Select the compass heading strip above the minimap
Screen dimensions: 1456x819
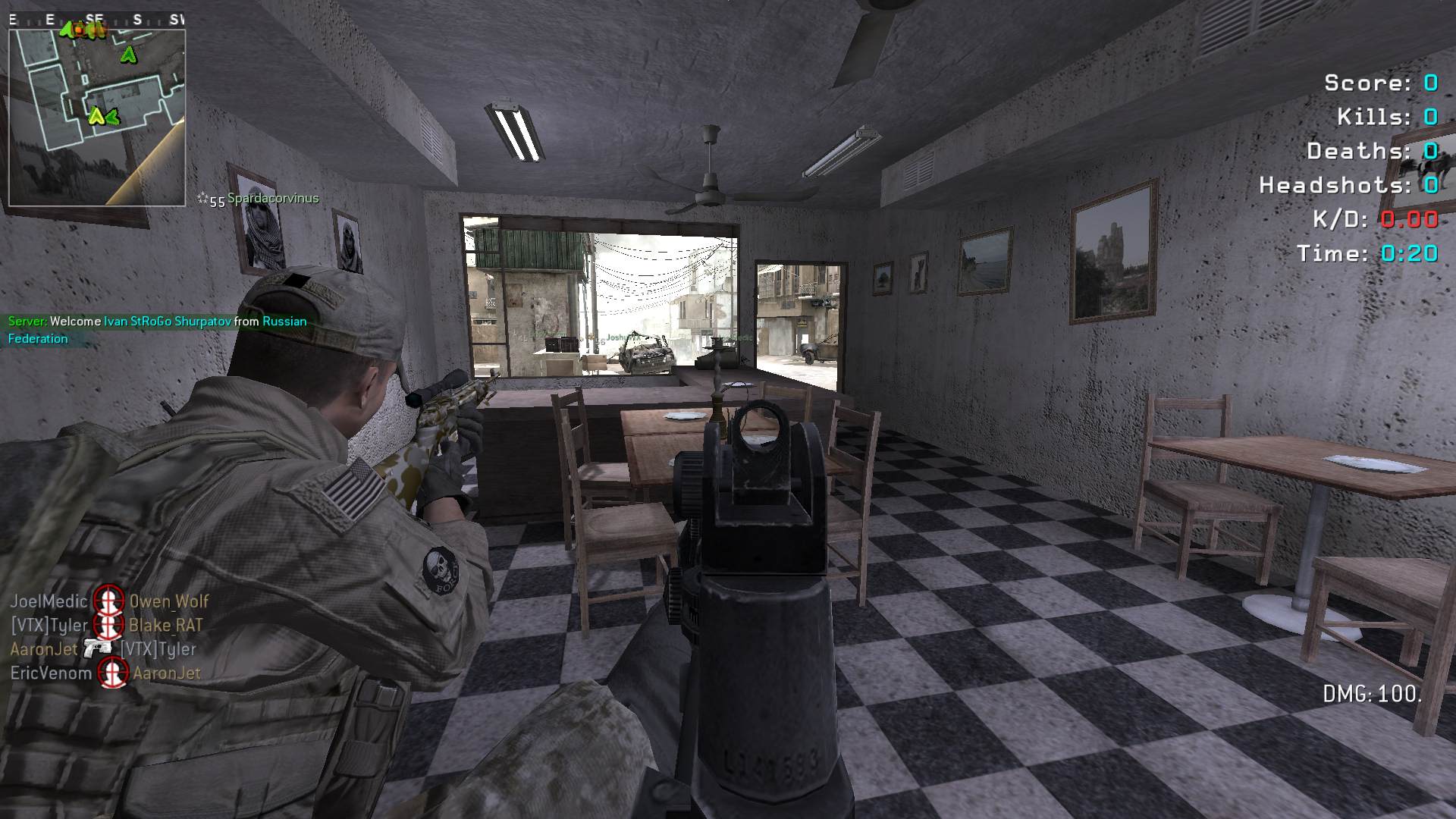96,20
